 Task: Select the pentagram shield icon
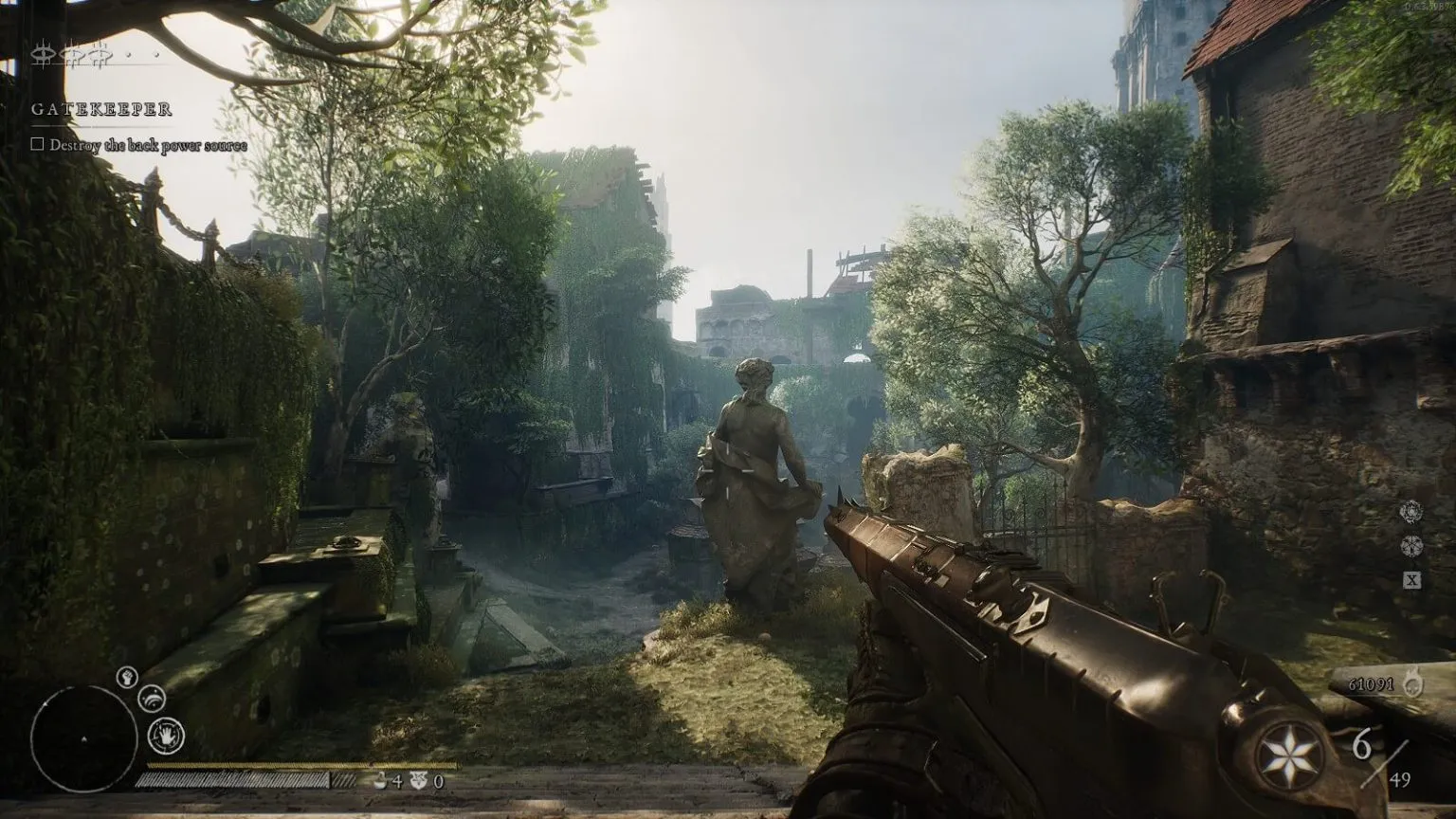(417, 781)
